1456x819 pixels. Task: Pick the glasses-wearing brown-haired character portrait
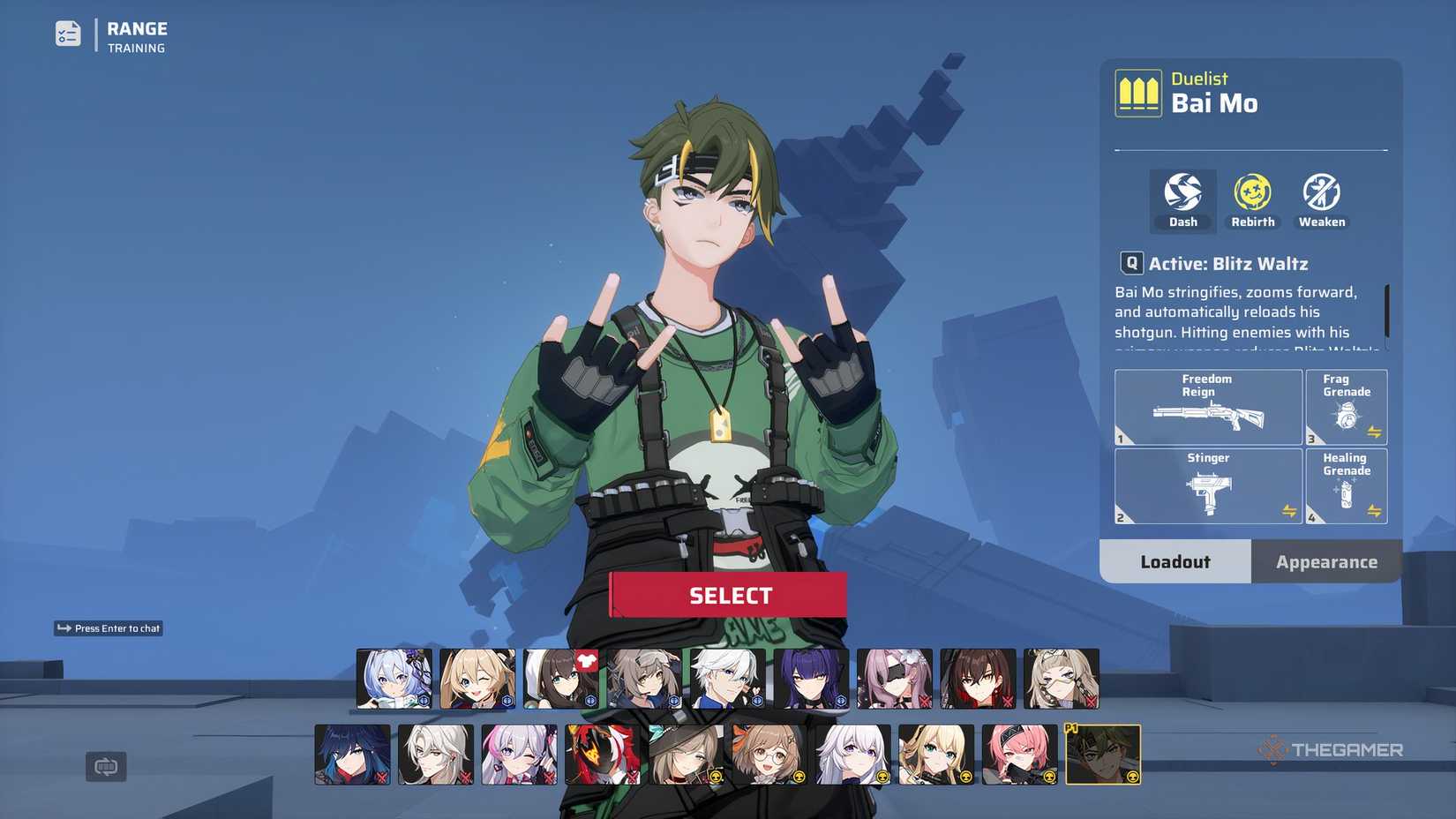click(769, 755)
